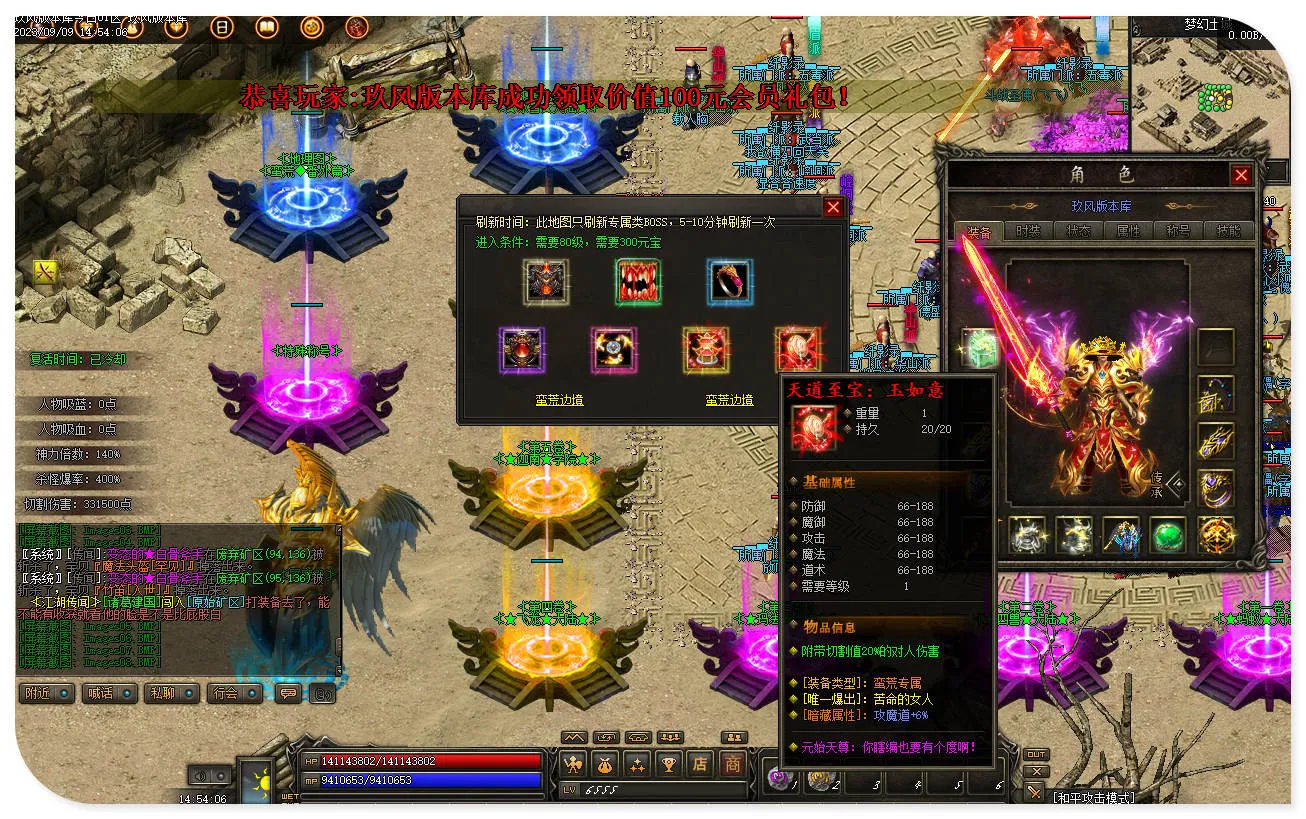Select the red pagoda reward icon
Image resolution: width=1306 pixels, height=819 pixels.
tap(705, 349)
